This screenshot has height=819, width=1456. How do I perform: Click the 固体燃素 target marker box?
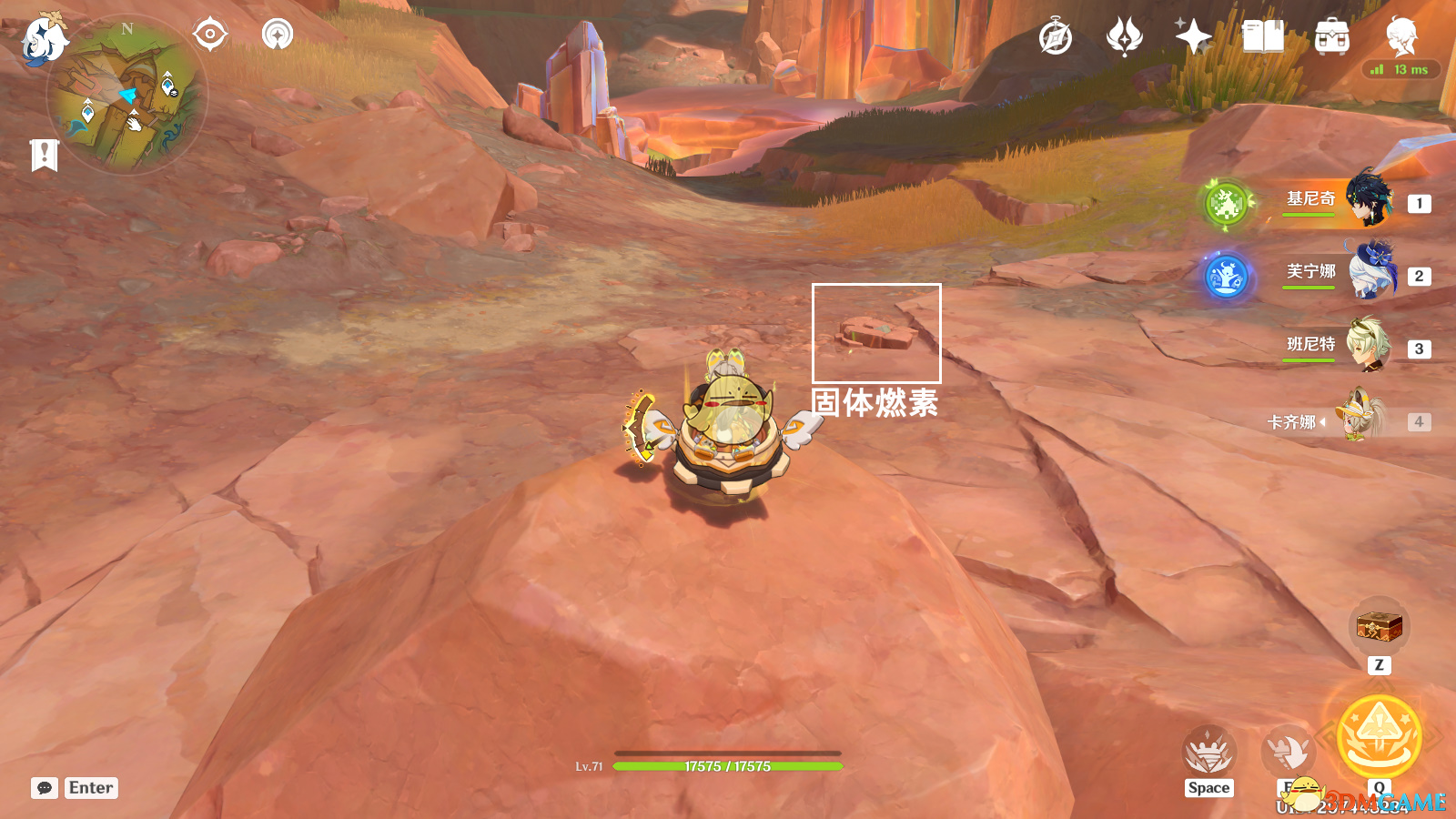876,333
